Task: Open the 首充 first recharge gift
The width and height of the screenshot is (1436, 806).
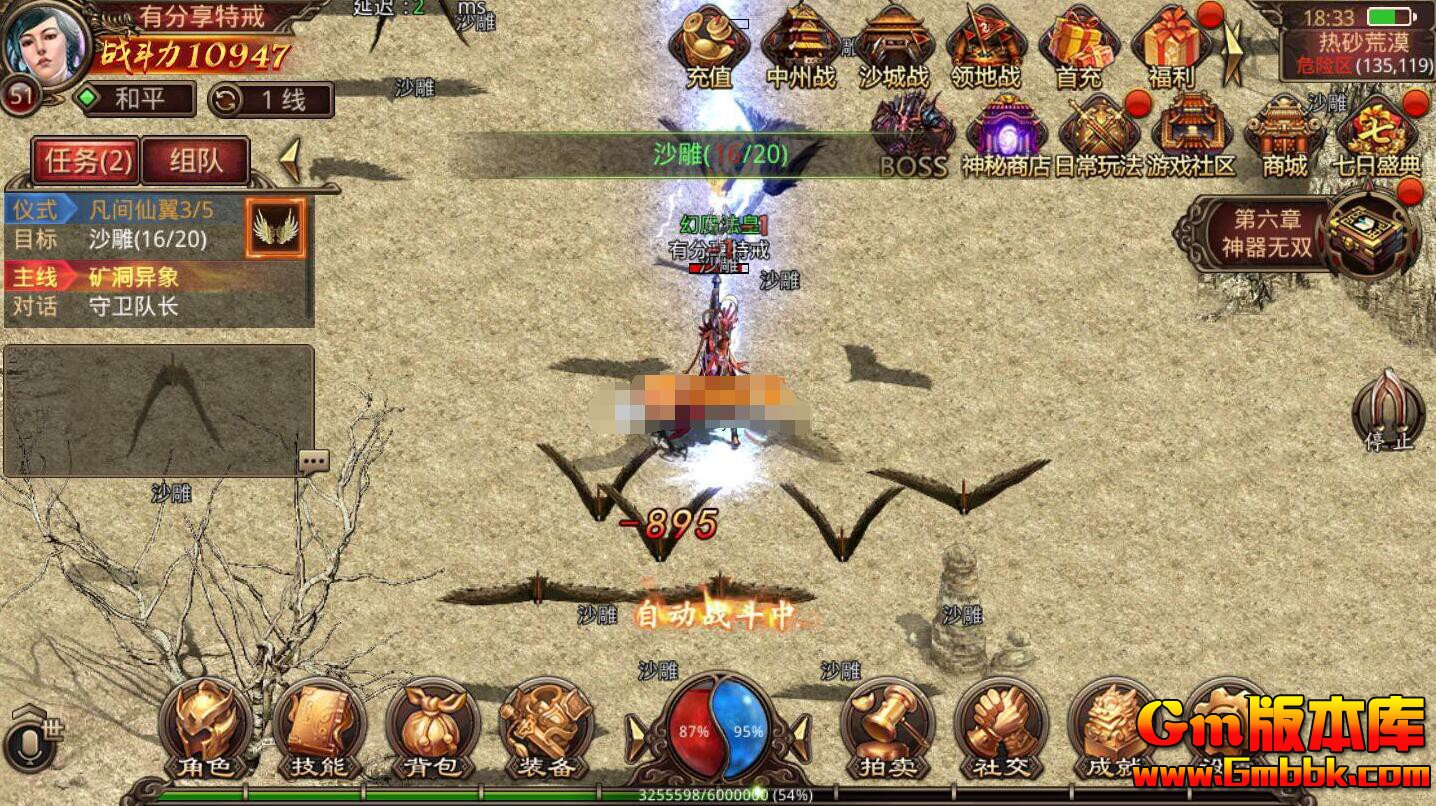Action: [1078, 45]
